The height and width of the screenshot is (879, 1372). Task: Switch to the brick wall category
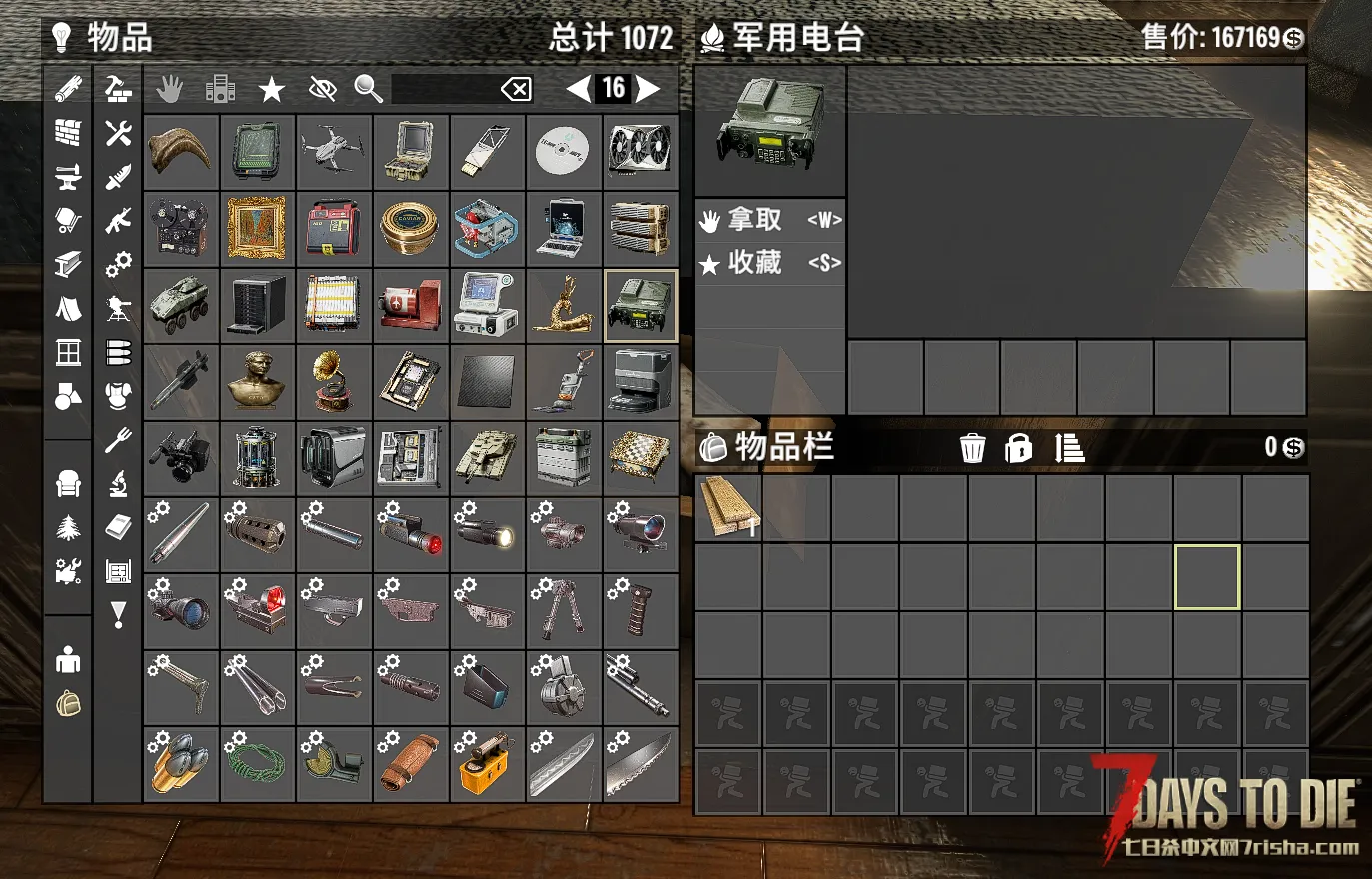point(68,133)
